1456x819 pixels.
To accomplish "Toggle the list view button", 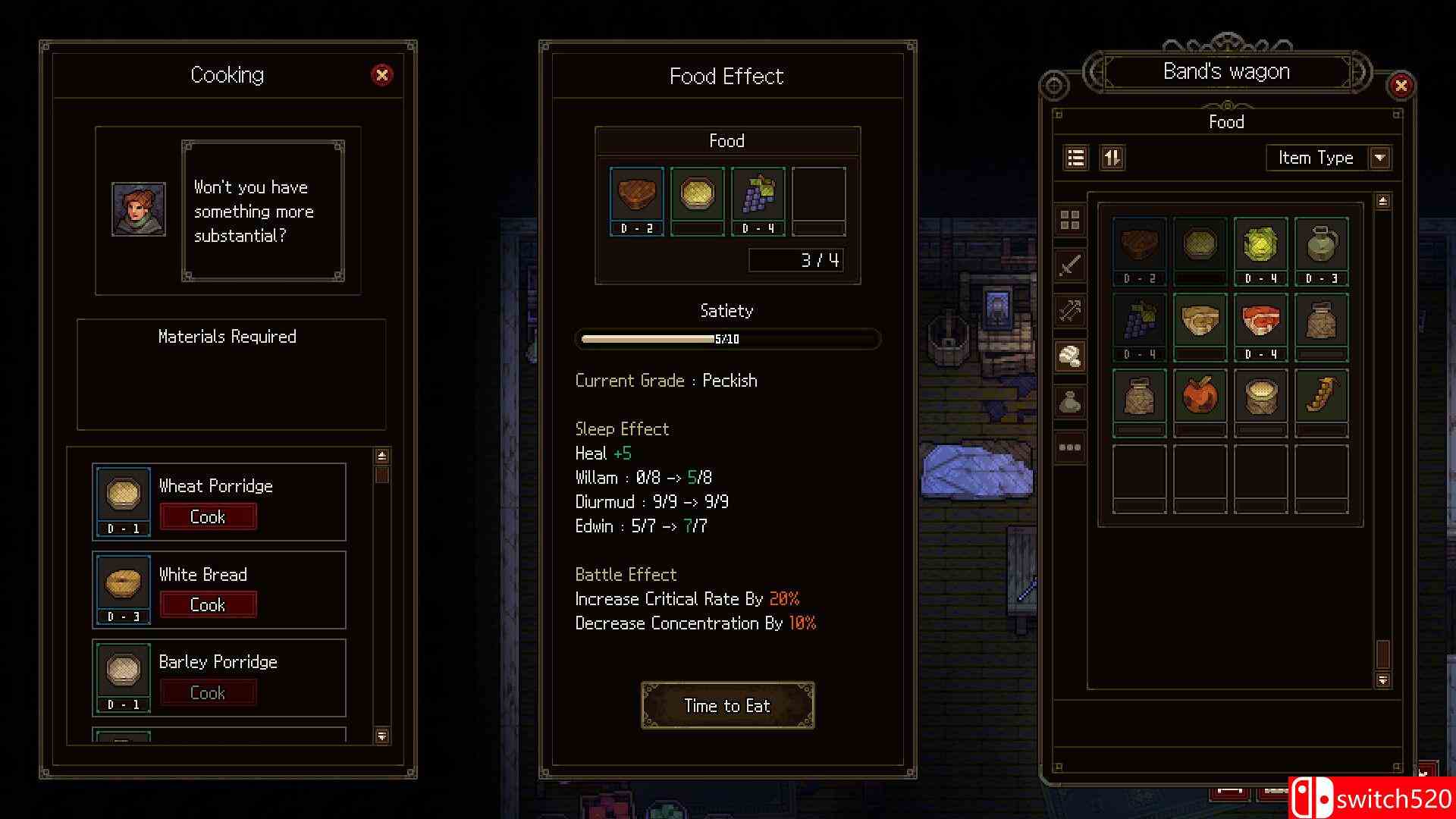I will point(1075,158).
